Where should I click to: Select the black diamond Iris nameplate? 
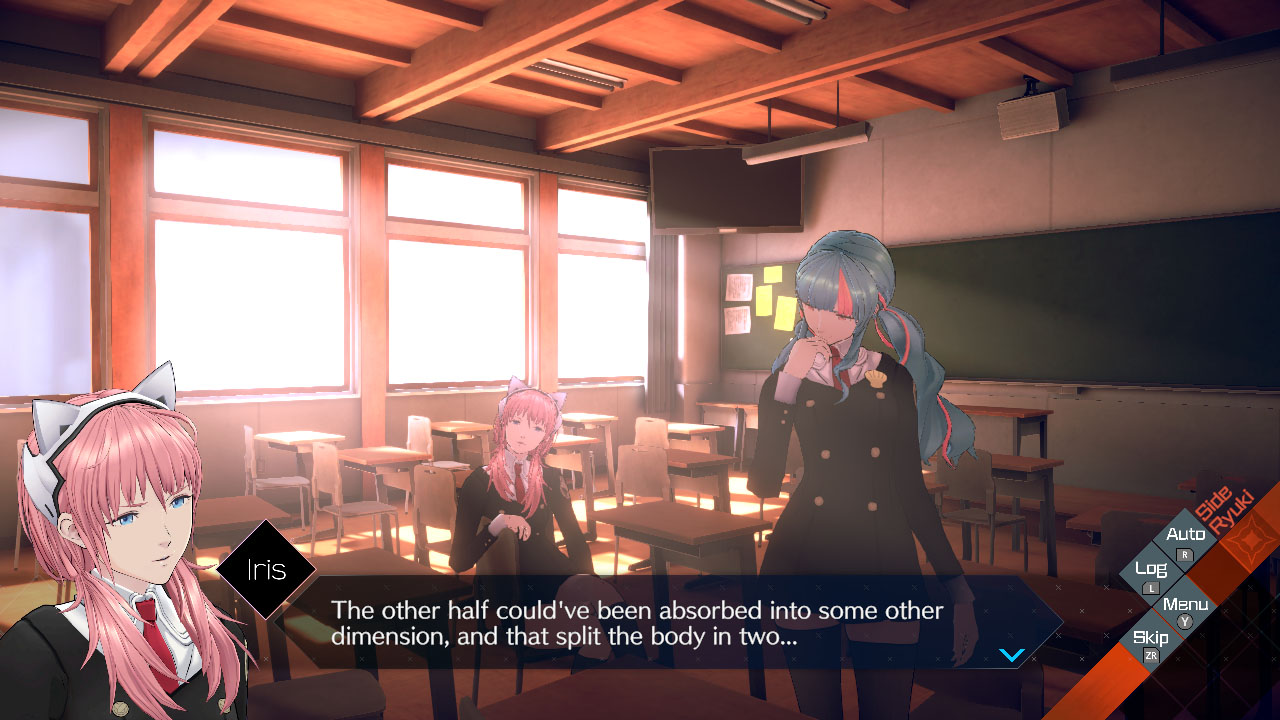coord(266,568)
